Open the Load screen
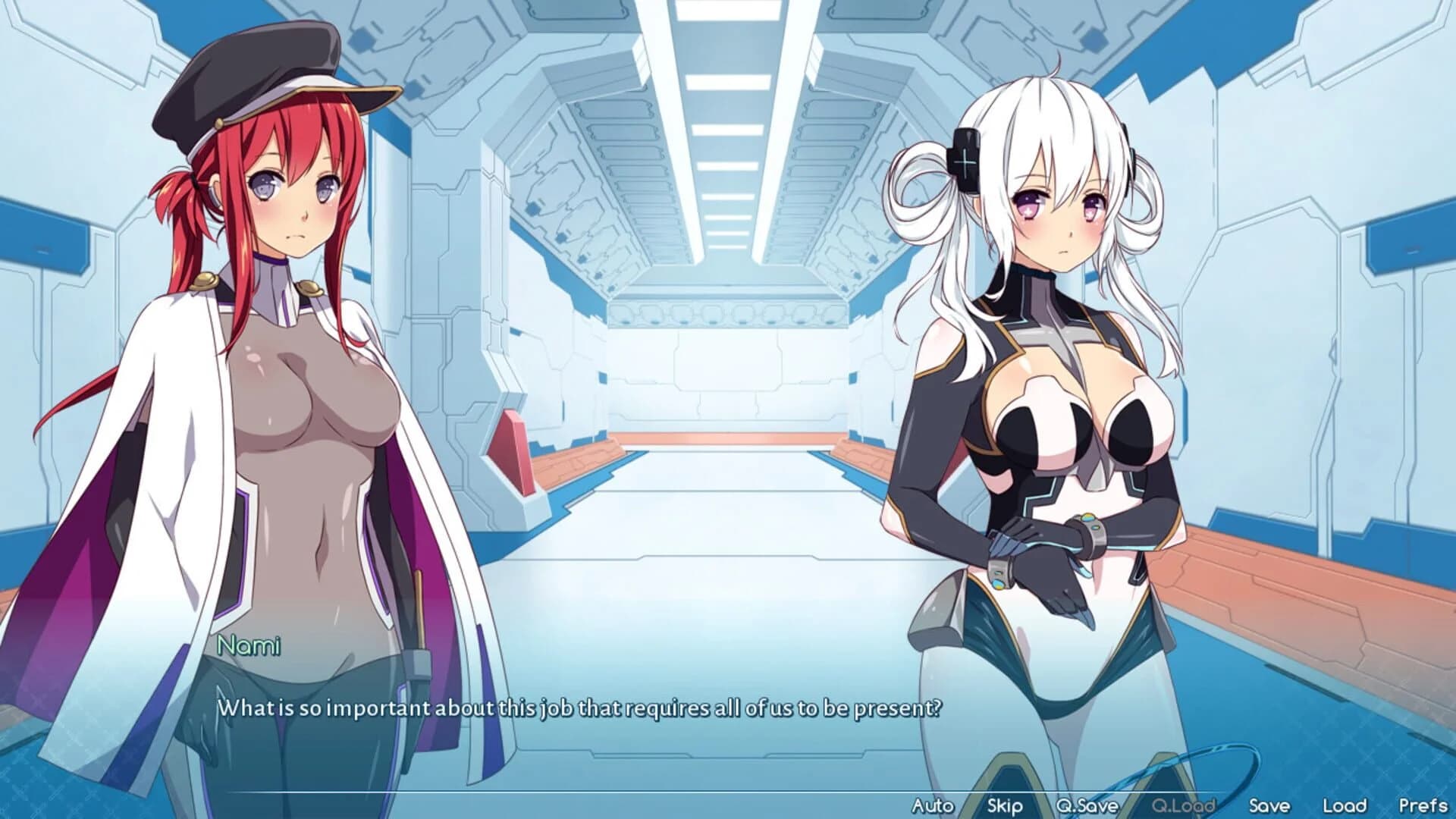 click(1346, 807)
